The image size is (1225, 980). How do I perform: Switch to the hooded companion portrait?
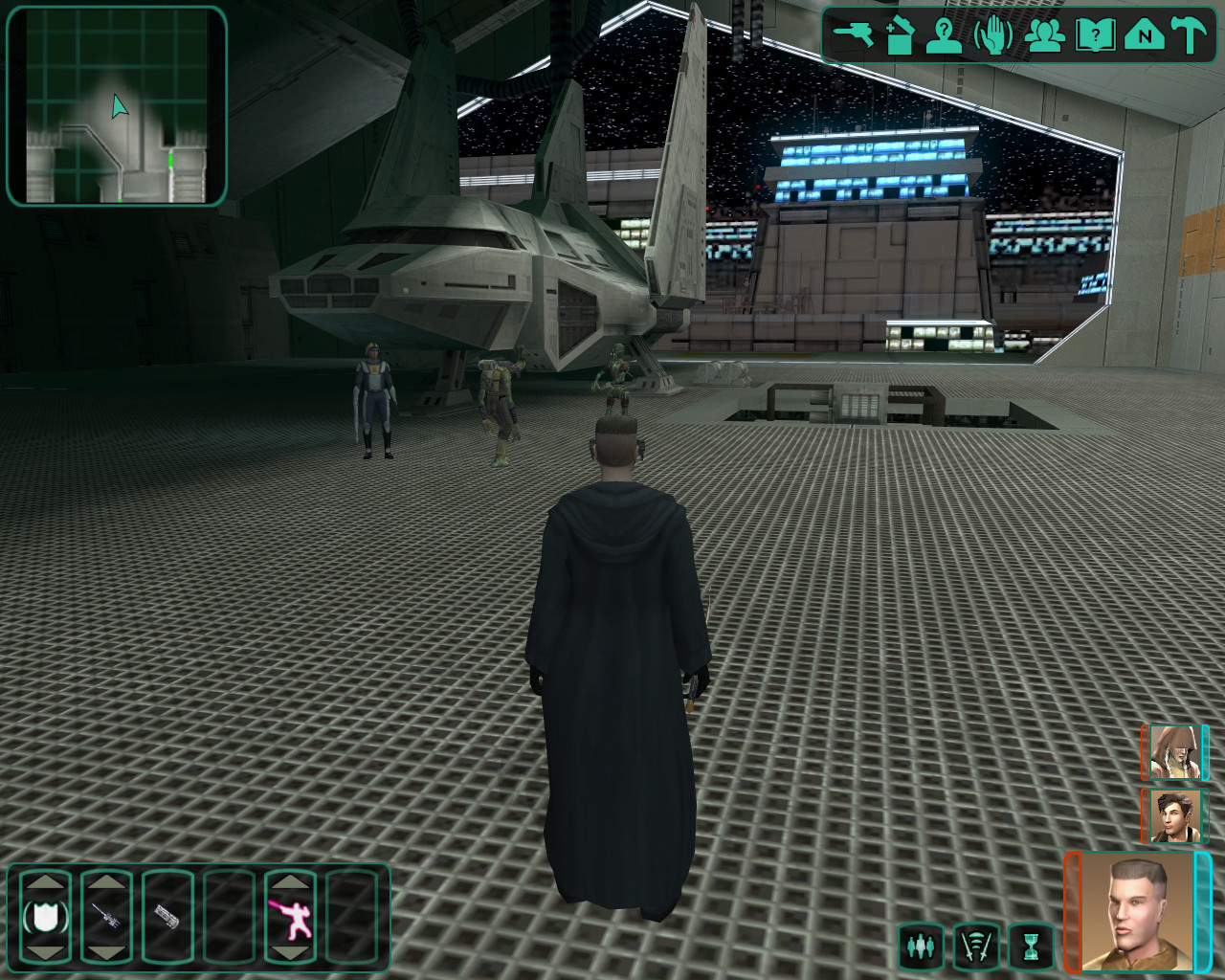(1174, 752)
